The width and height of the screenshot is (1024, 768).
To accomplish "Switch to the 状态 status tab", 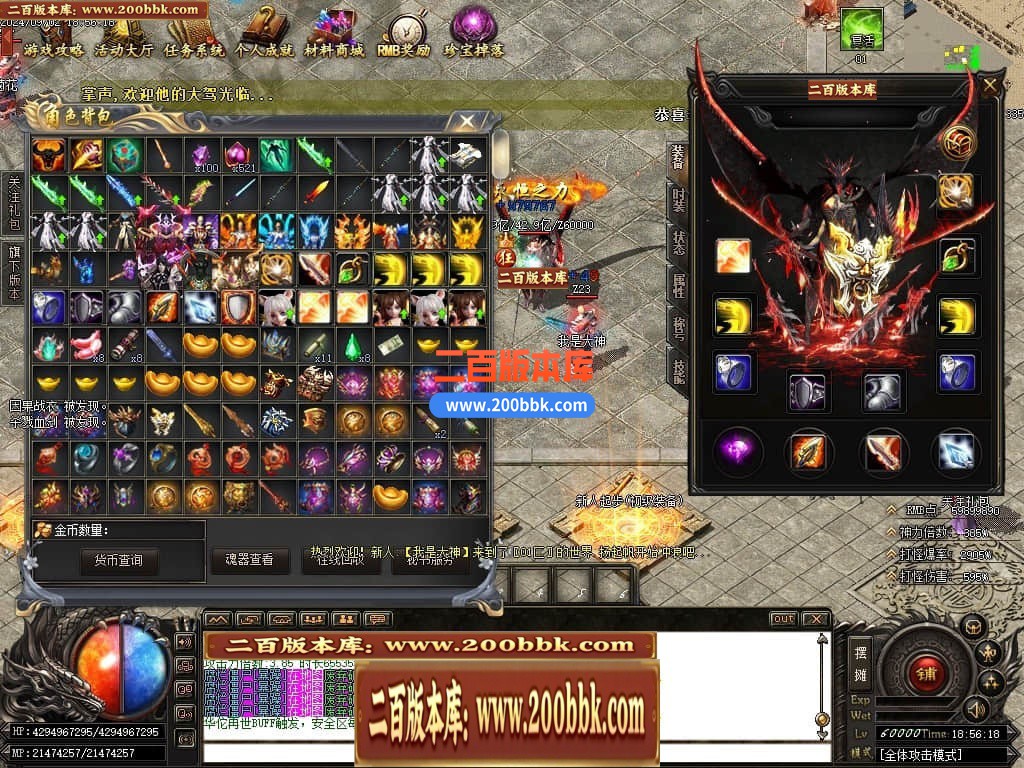I will [x=678, y=247].
